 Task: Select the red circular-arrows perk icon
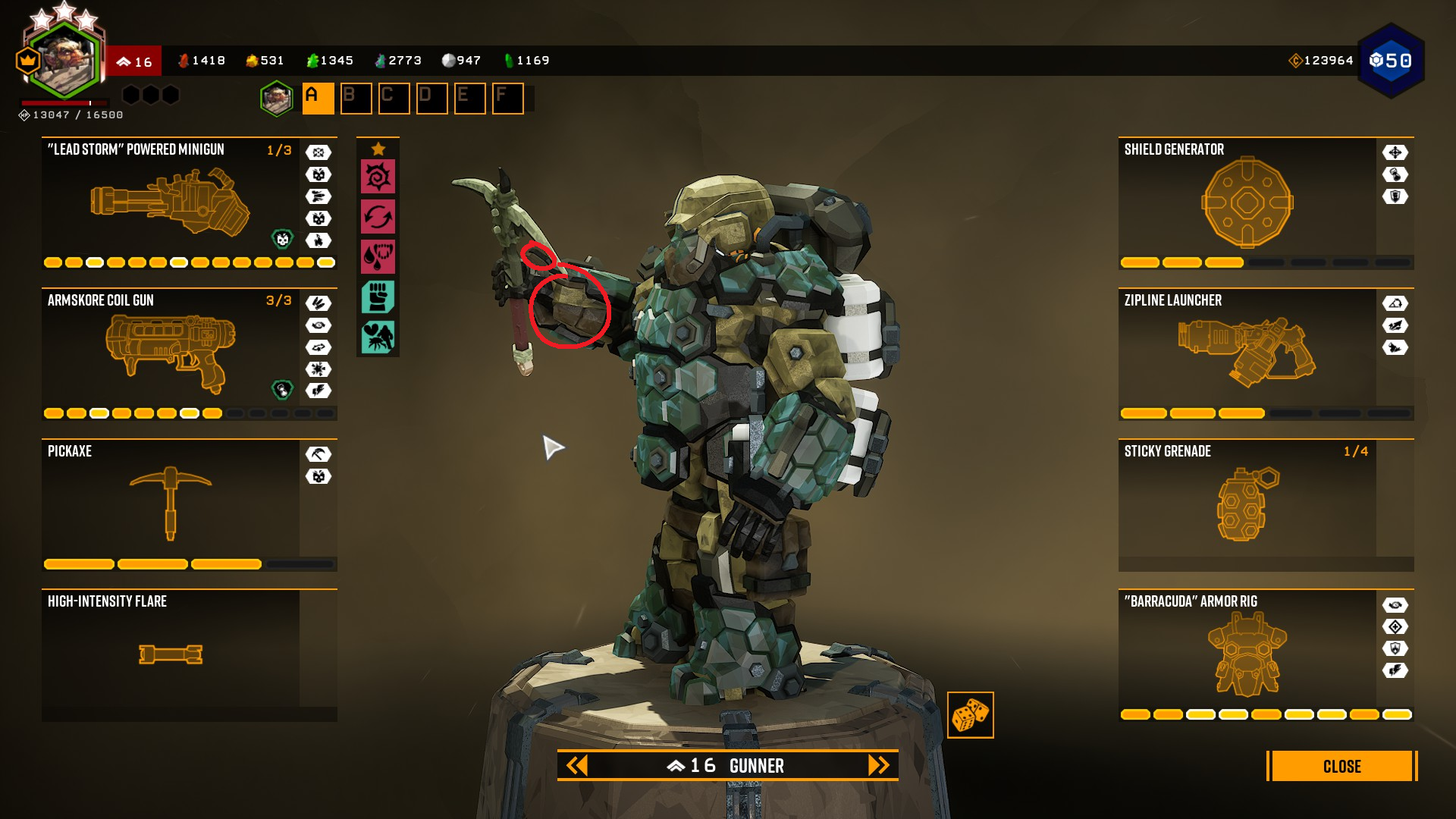[x=378, y=217]
